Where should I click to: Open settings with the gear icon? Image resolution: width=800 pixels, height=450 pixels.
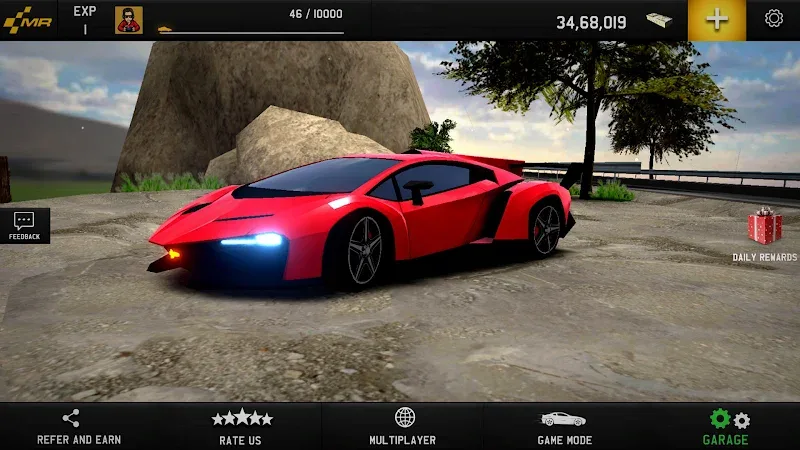pyautogui.click(x=773, y=19)
